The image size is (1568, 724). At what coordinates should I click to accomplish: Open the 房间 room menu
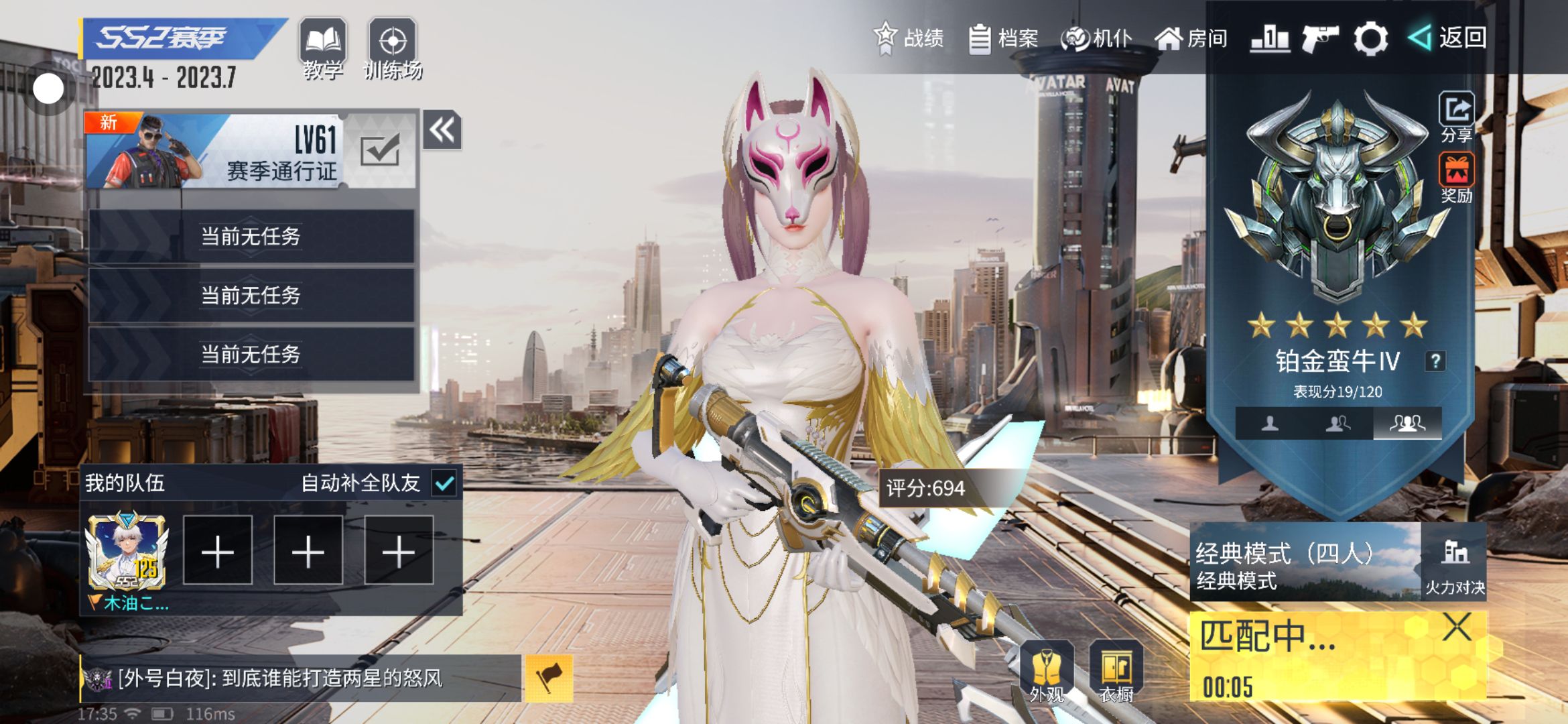(x=1191, y=38)
